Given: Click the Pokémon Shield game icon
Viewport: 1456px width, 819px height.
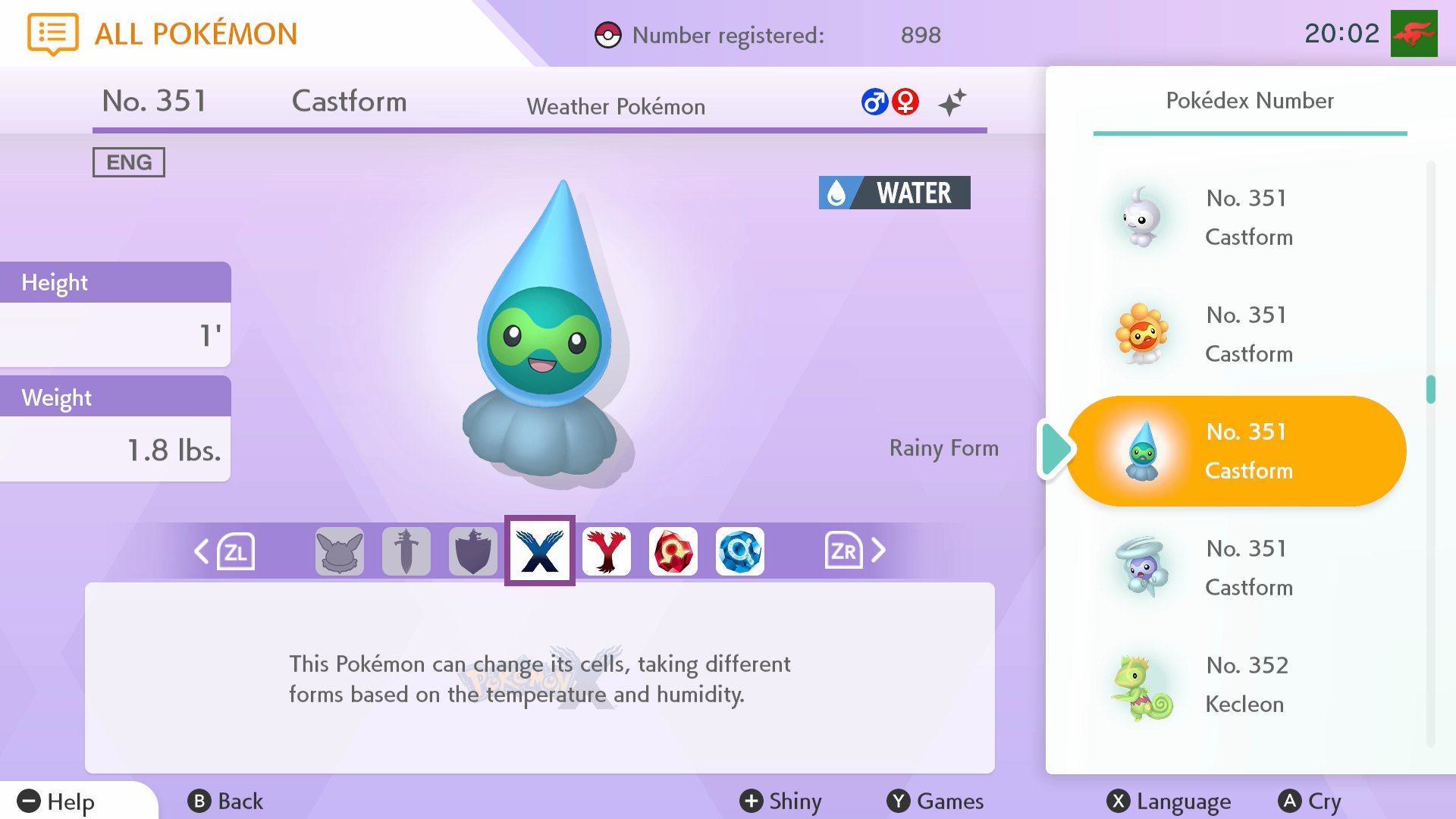Looking at the screenshot, I should click(x=472, y=551).
